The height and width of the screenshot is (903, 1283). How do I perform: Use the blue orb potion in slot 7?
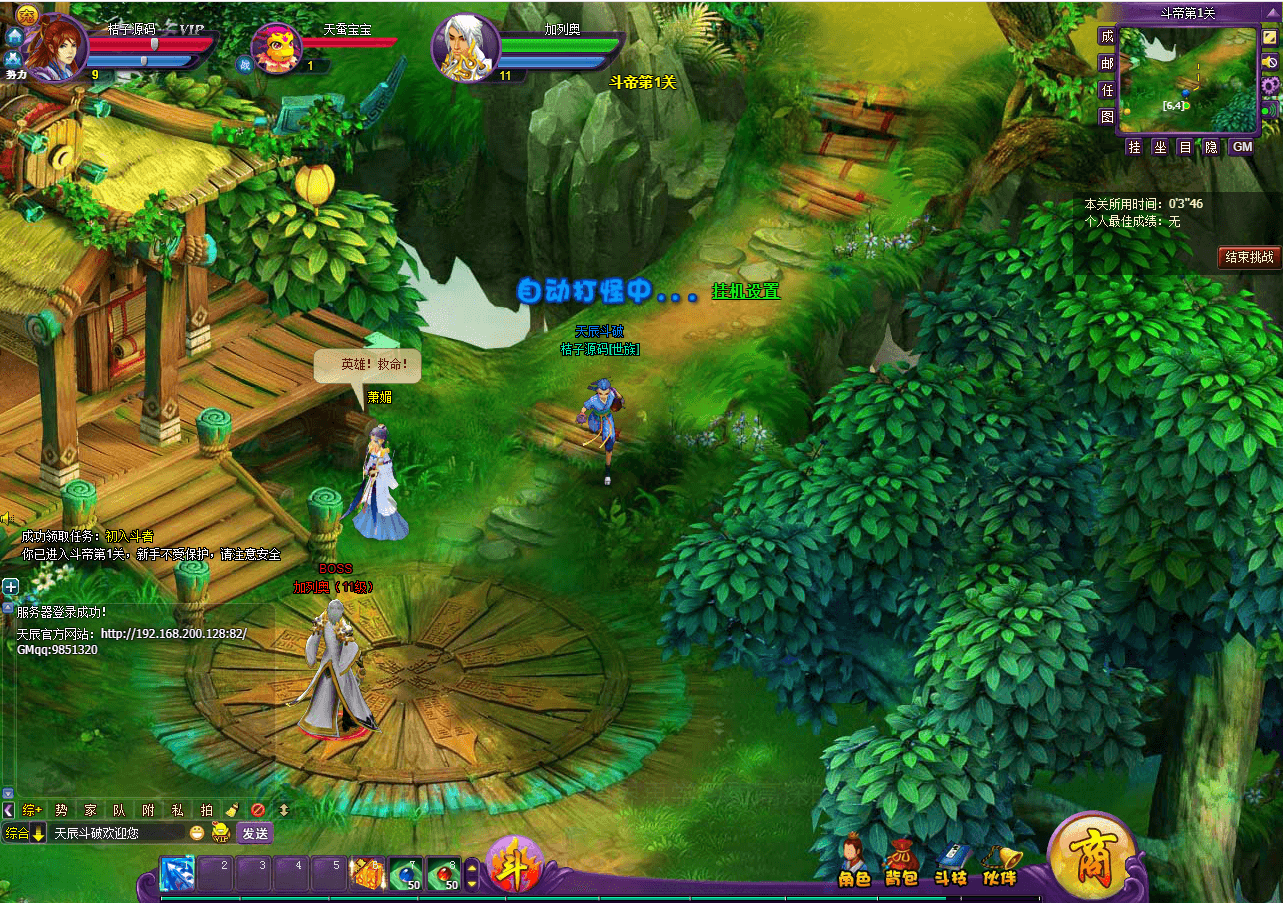(x=406, y=874)
